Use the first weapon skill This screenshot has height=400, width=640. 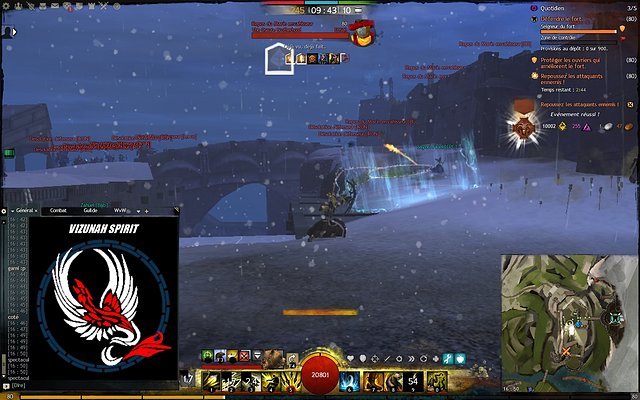(211, 380)
